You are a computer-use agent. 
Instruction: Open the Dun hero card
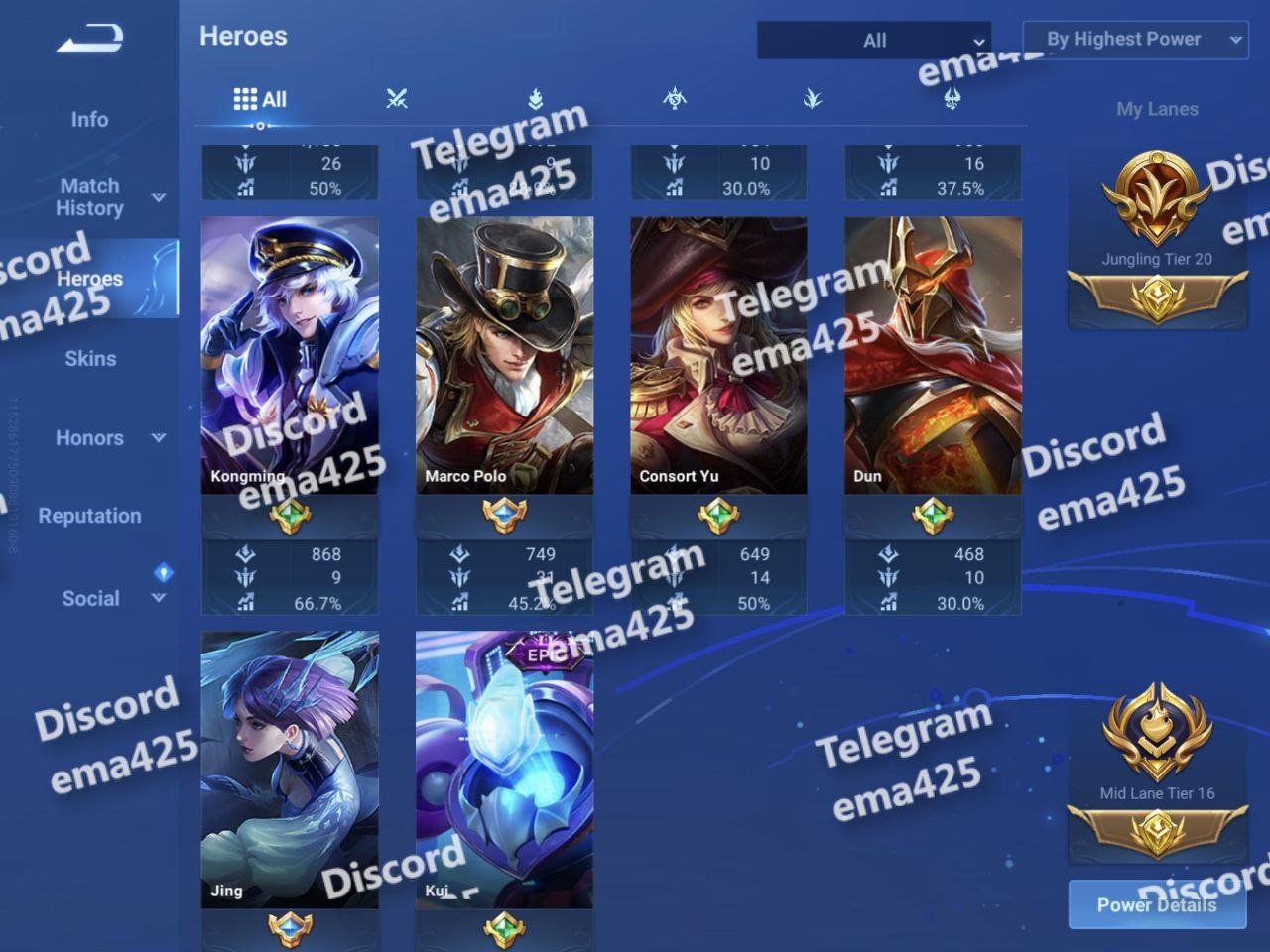coord(933,355)
